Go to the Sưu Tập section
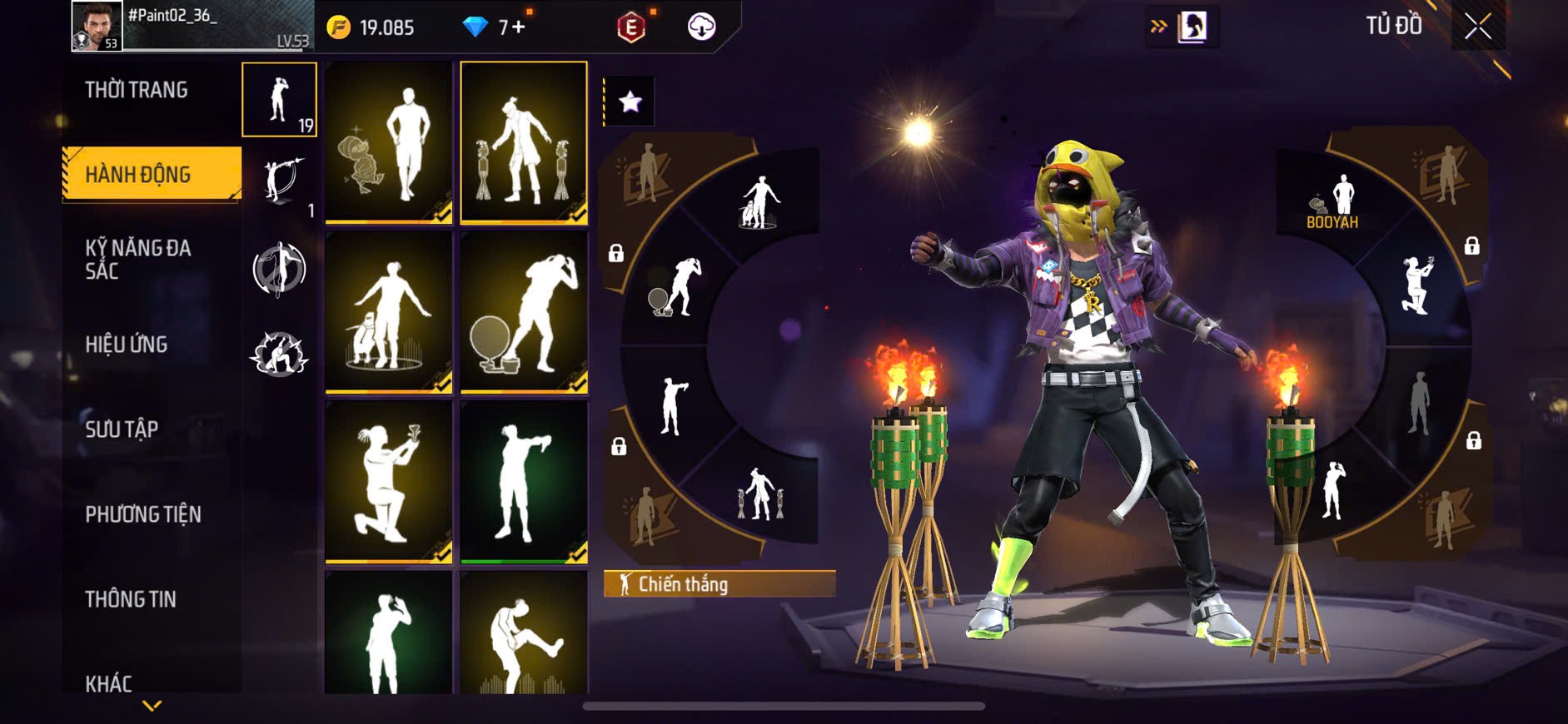Screen dimensions: 1568x724 pyautogui.click(x=122, y=429)
